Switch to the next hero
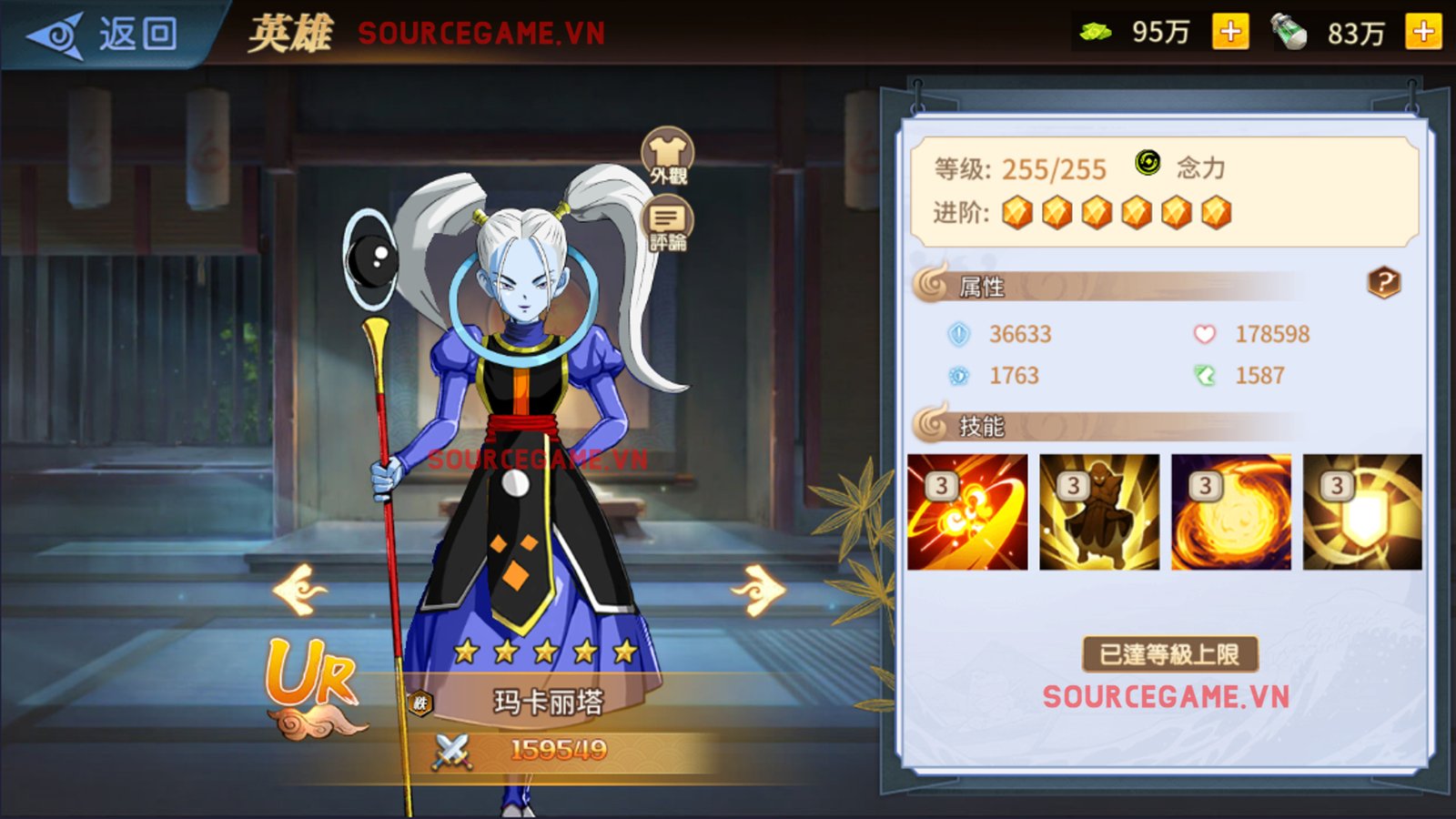This screenshot has height=819, width=1456. 759,590
